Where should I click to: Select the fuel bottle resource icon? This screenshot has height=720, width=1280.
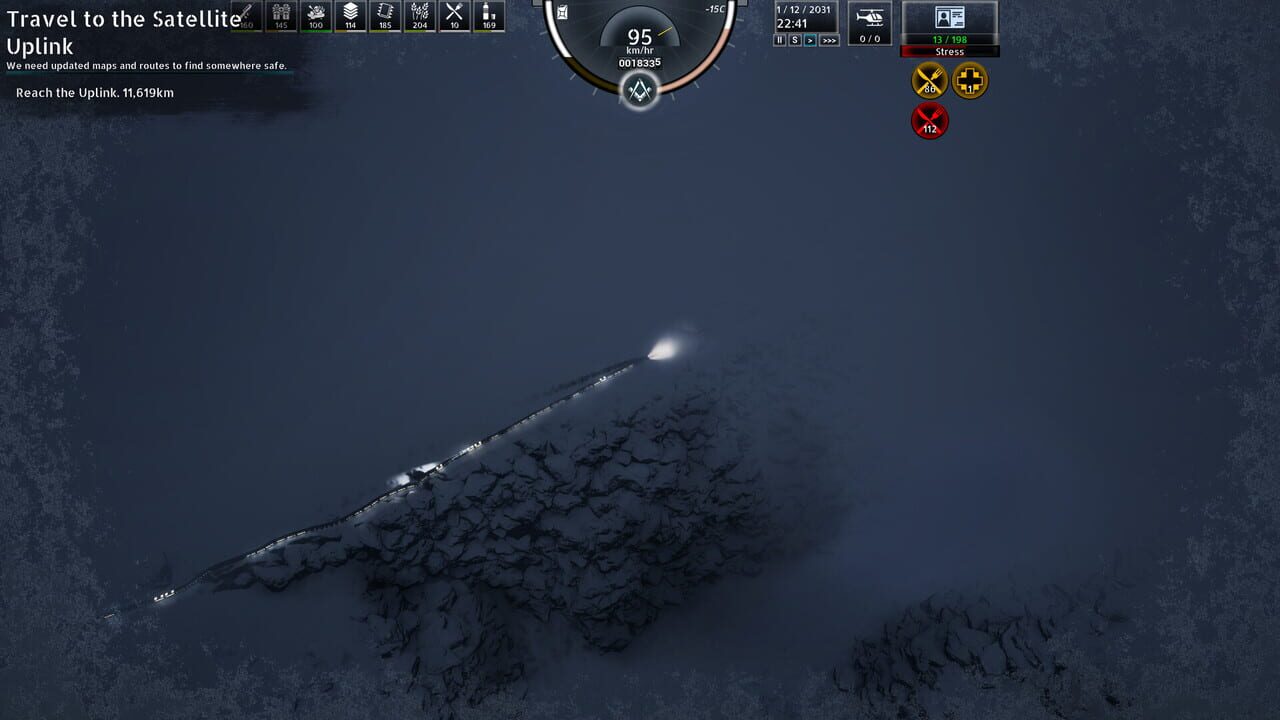point(489,15)
